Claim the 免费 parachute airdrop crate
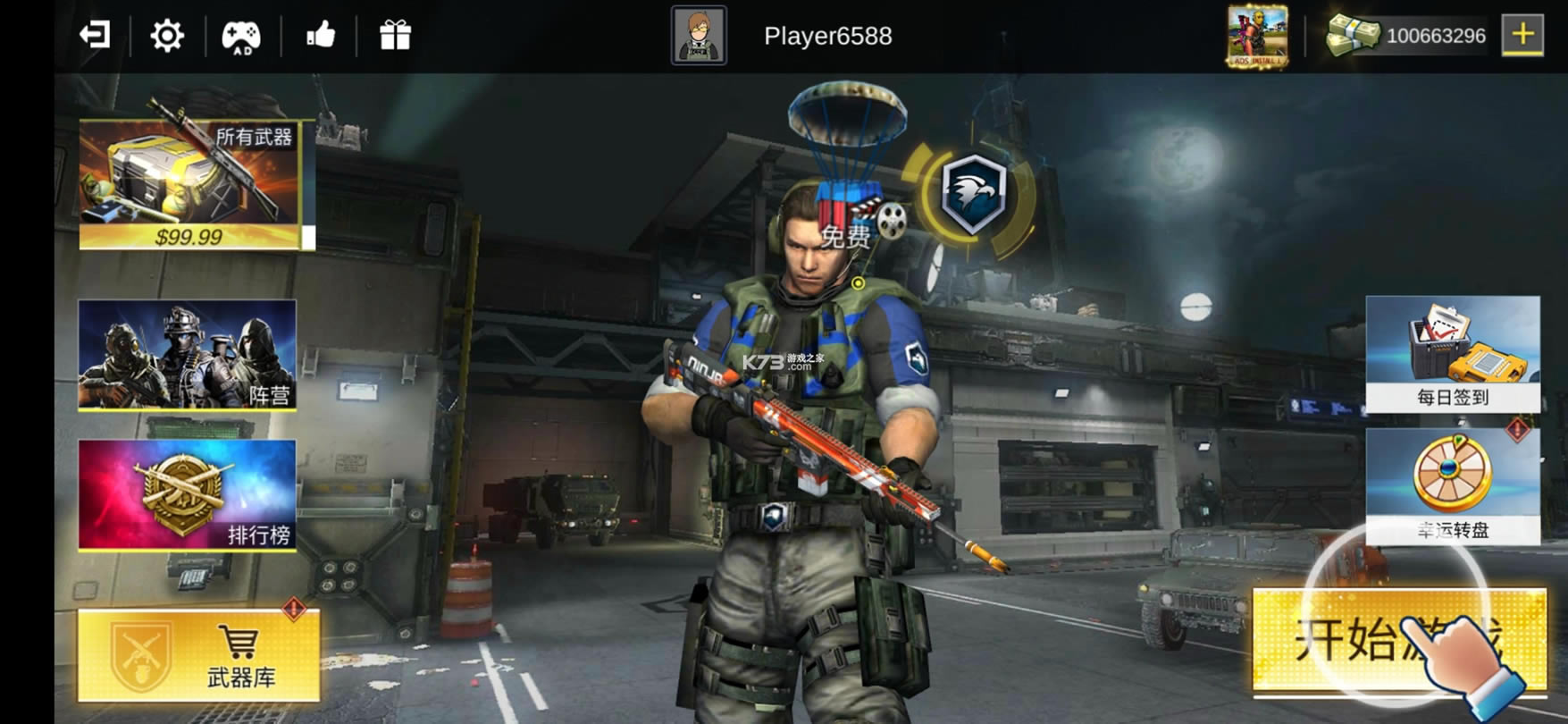 click(x=846, y=170)
